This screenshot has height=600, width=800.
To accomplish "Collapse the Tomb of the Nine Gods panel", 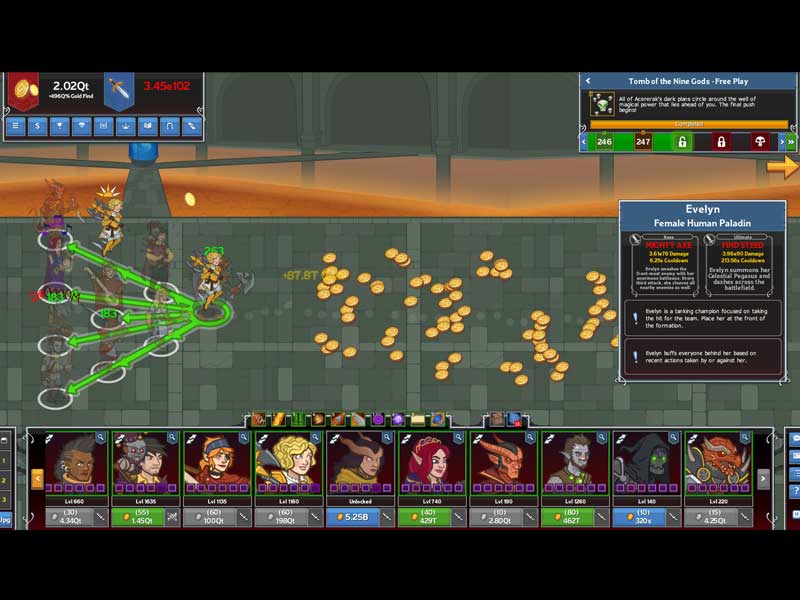I will click(x=588, y=81).
